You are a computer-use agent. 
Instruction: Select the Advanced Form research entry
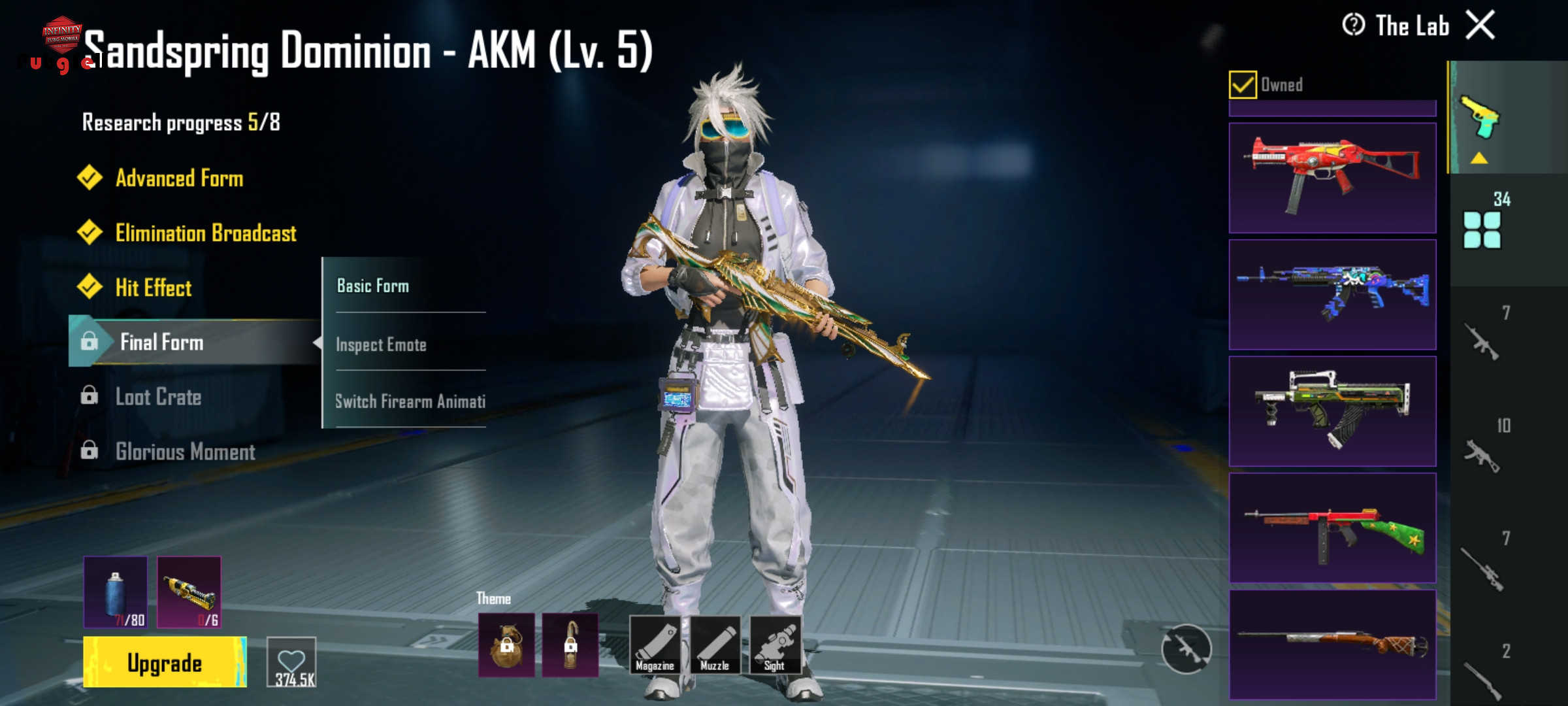click(x=179, y=178)
